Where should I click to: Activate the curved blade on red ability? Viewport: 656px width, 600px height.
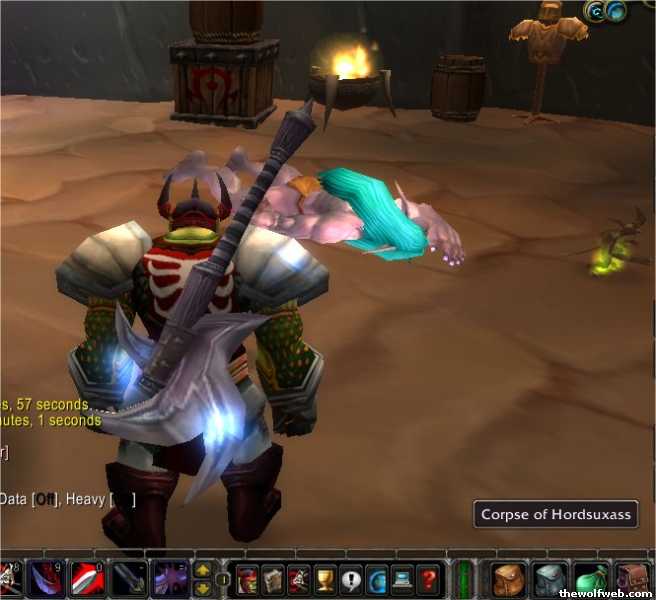tap(46, 580)
